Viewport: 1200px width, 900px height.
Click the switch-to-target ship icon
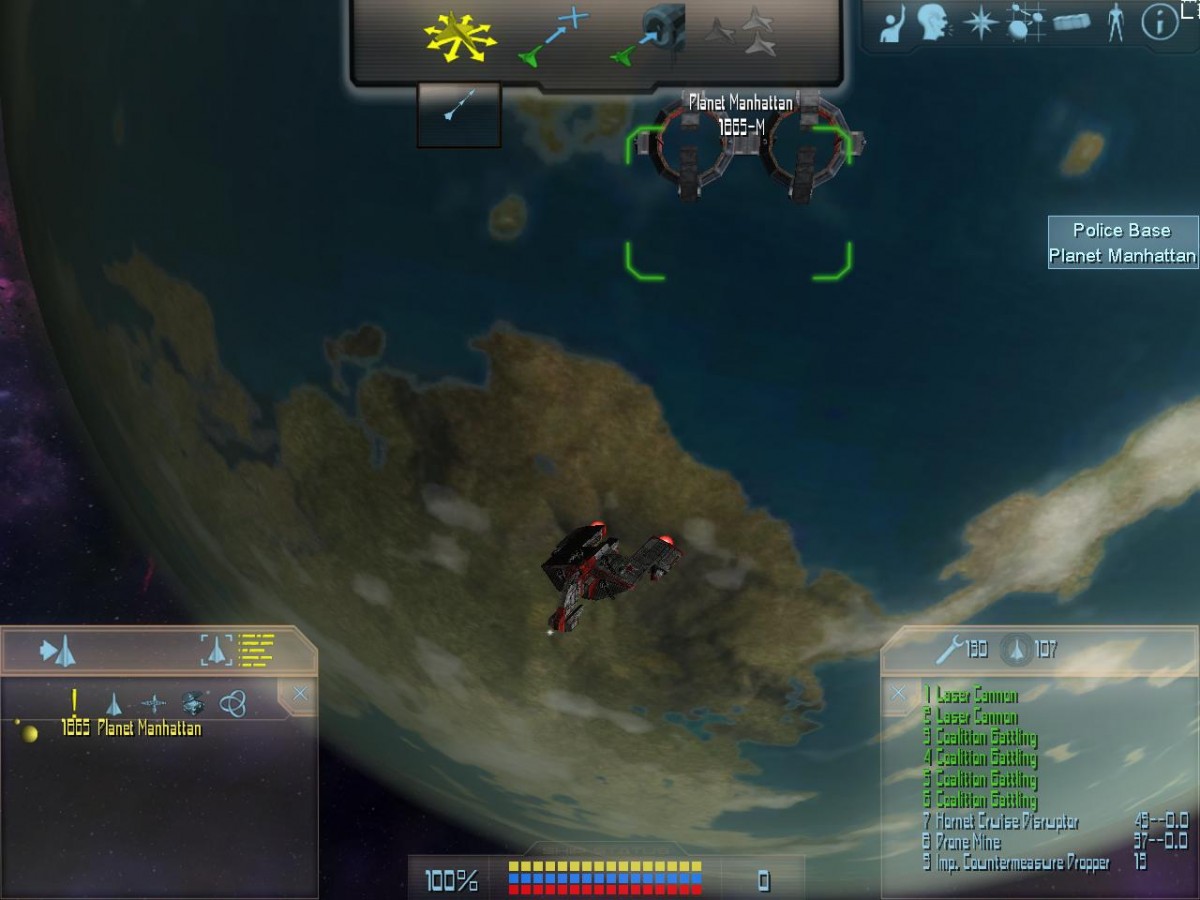pyautogui.click(x=58, y=652)
